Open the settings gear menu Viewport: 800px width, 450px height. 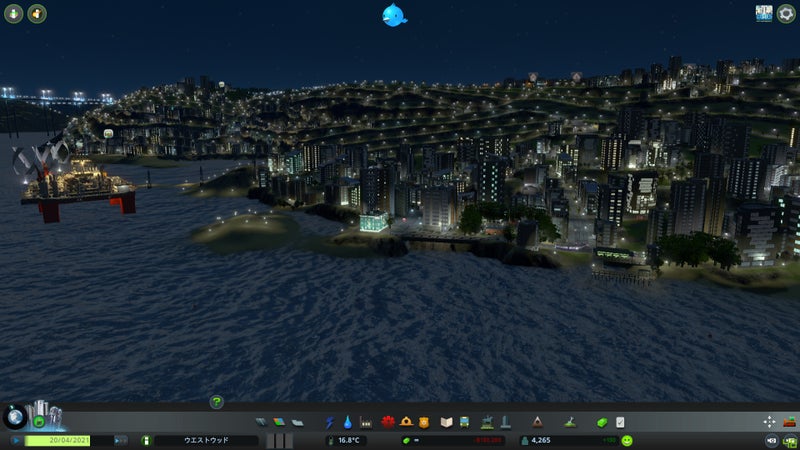click(786, 13)
